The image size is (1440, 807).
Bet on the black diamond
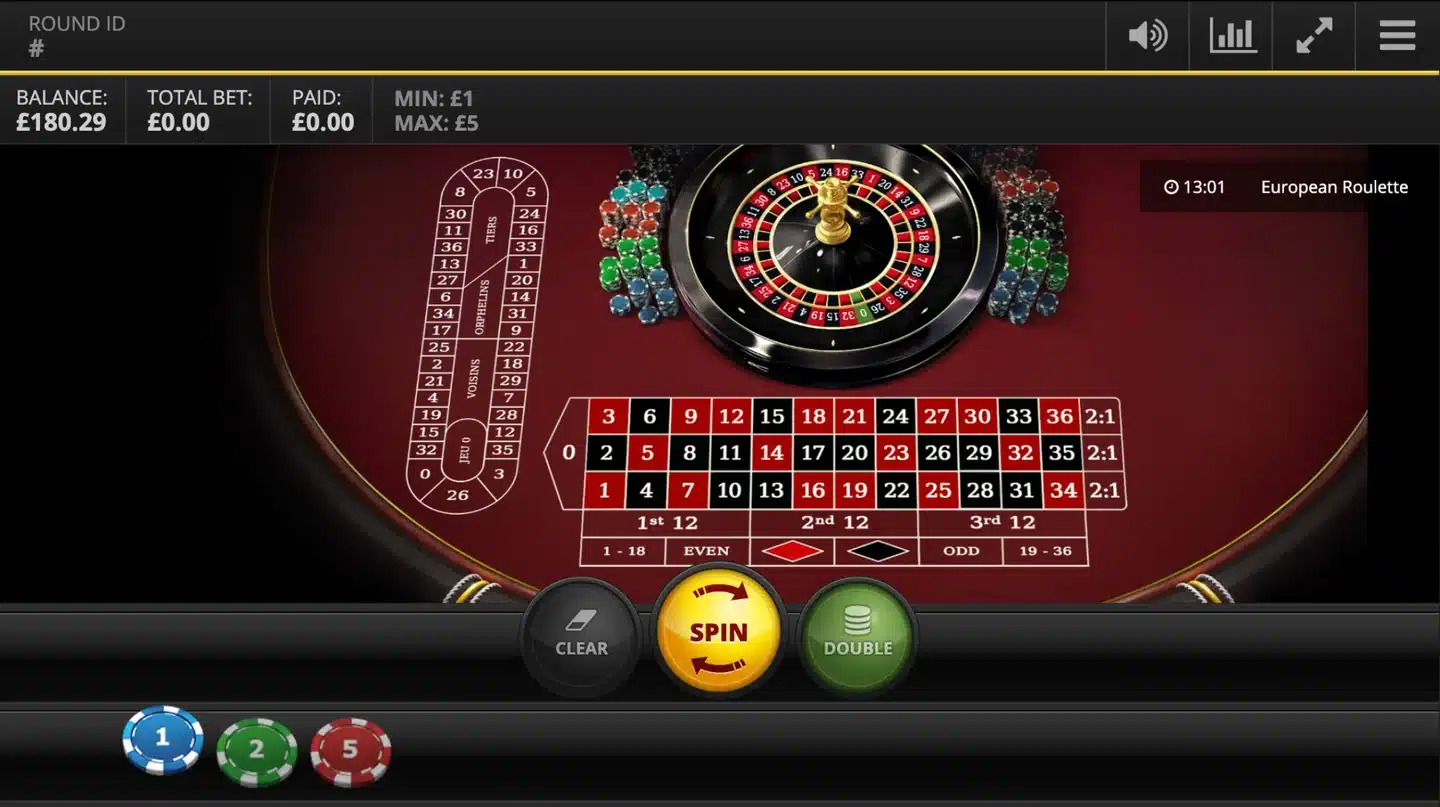pos(877,551)
